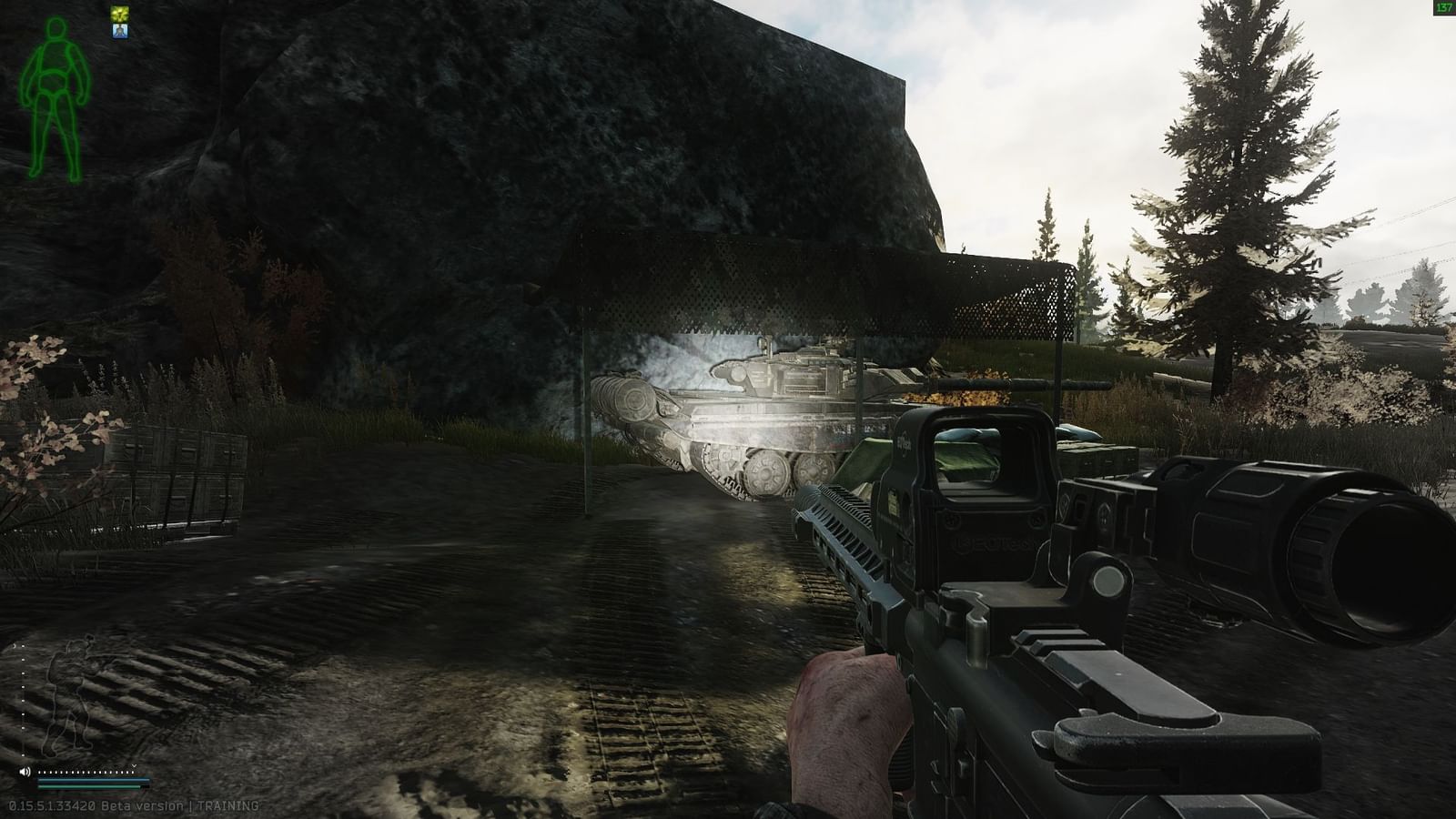Select the blue hydration buff icon
Viewport: 1456px width, 819px height.
pos(119,31)
